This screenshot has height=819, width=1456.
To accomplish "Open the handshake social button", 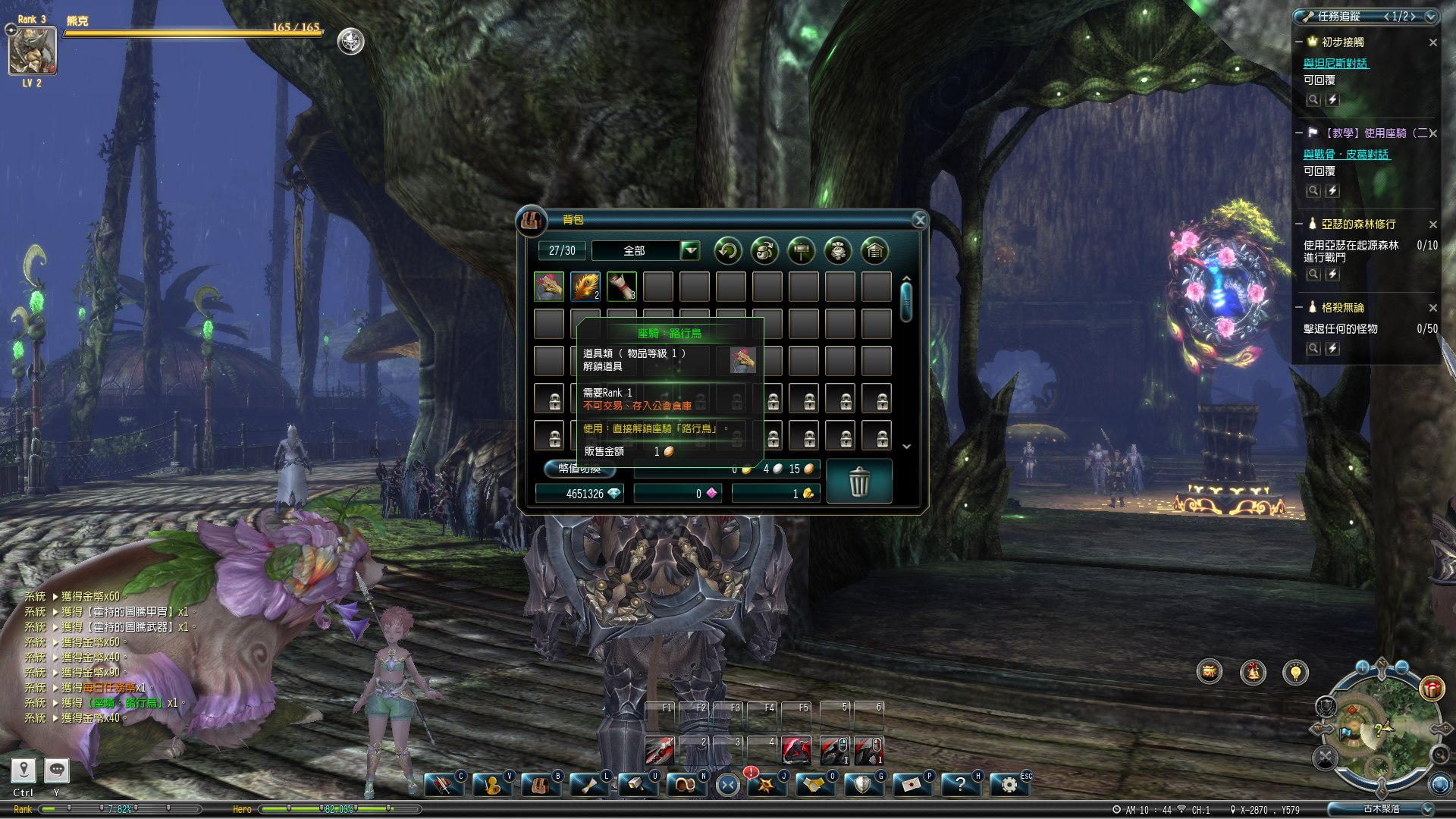I will [x=814, y=785].
